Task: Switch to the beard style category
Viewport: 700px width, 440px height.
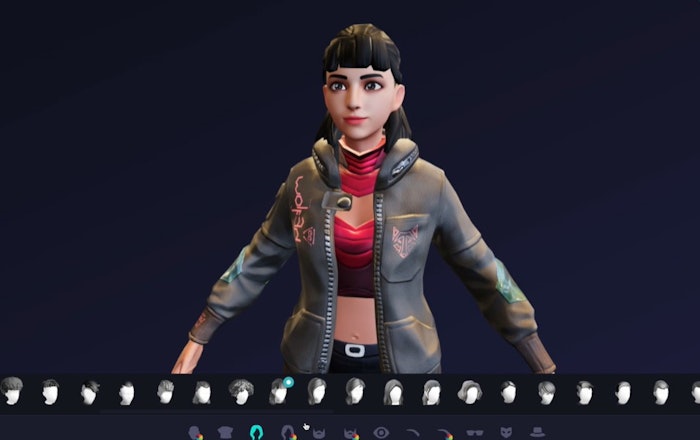Action: [319, 433]
